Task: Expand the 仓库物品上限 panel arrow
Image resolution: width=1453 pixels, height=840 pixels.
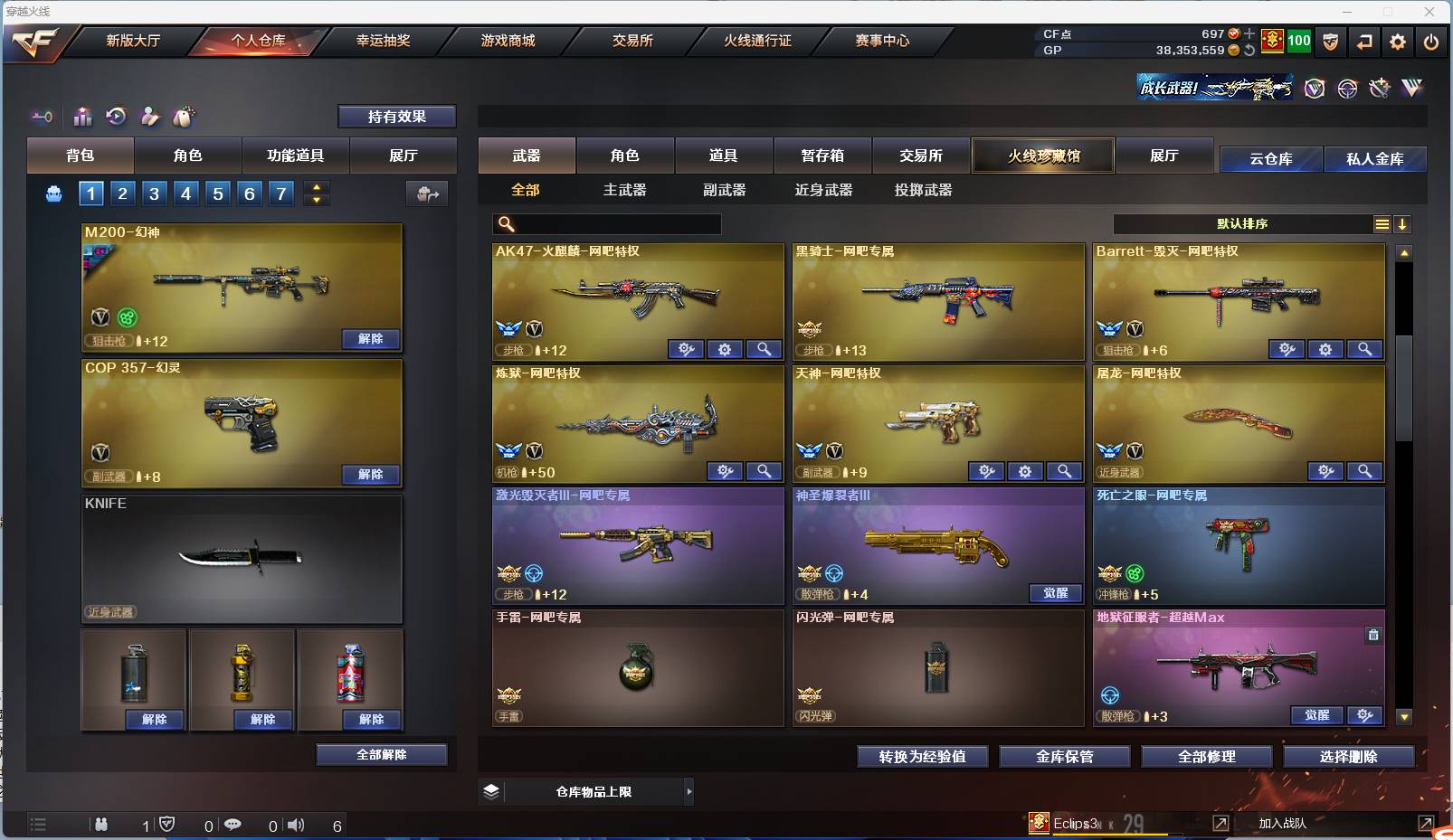Action: point(688,791)
